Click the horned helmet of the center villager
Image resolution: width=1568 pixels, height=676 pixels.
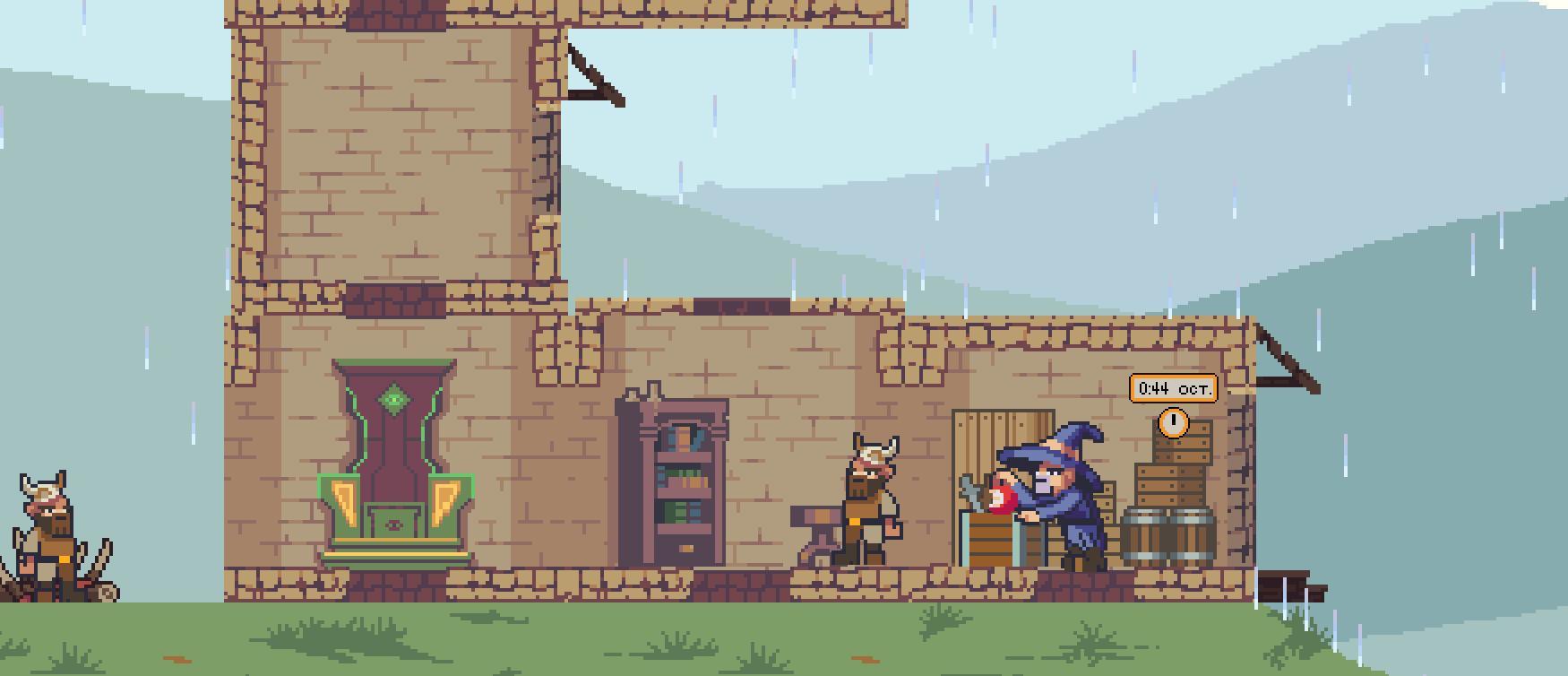click(874, 450)
